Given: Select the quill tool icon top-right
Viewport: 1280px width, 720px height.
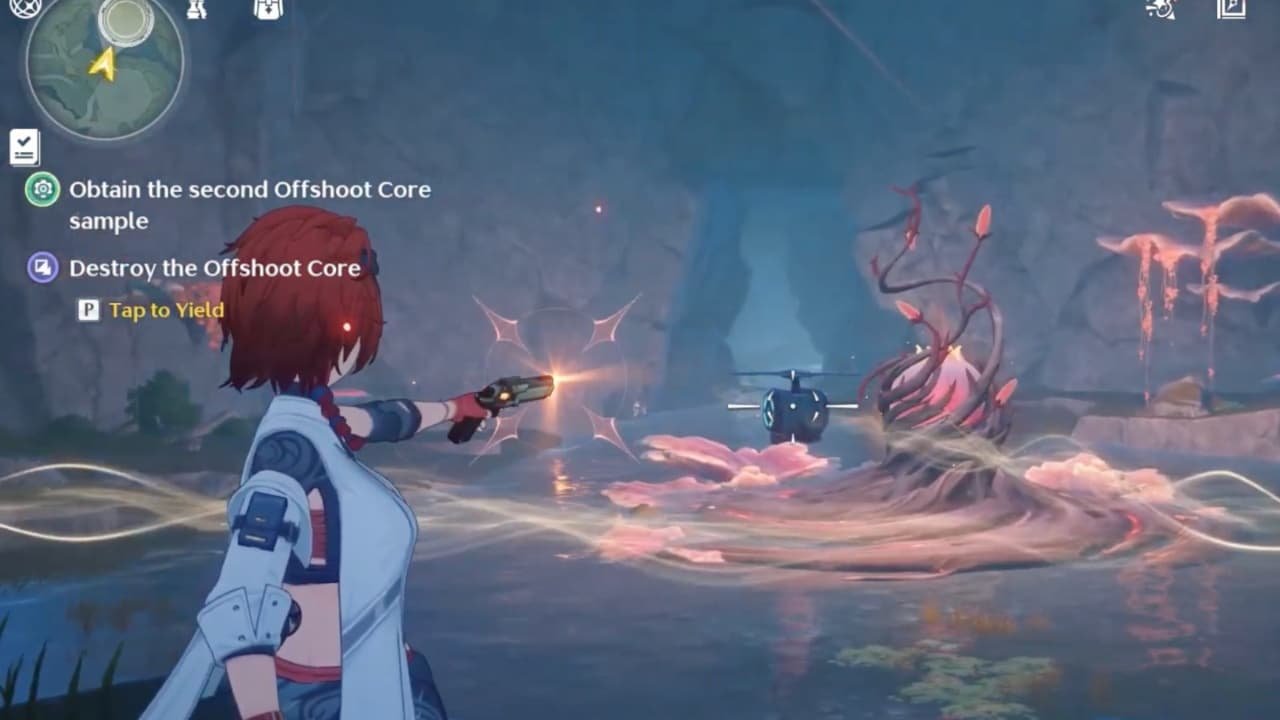Looking at the screenshot, I should tap(1160, 12).
